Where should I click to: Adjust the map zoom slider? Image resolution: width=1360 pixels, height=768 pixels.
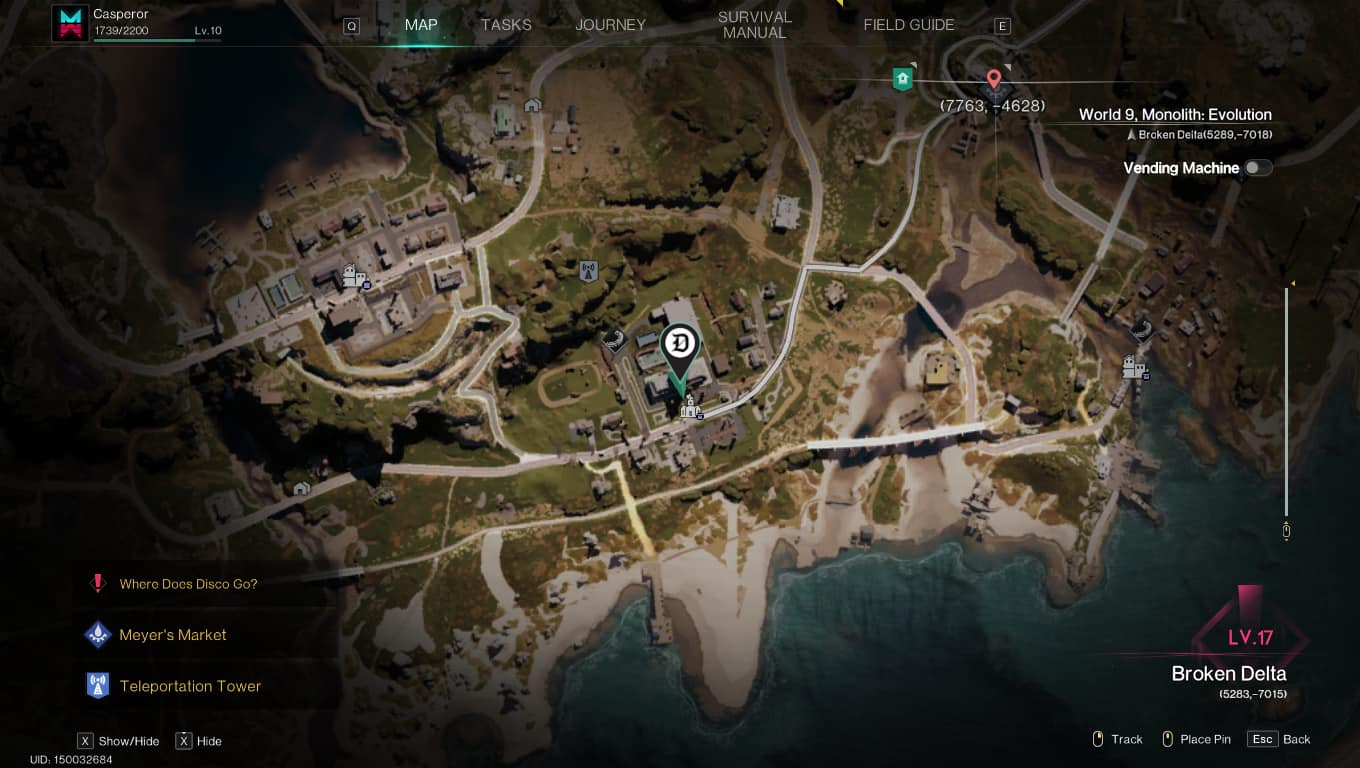pyautogui.click(x=1287, y=400)
